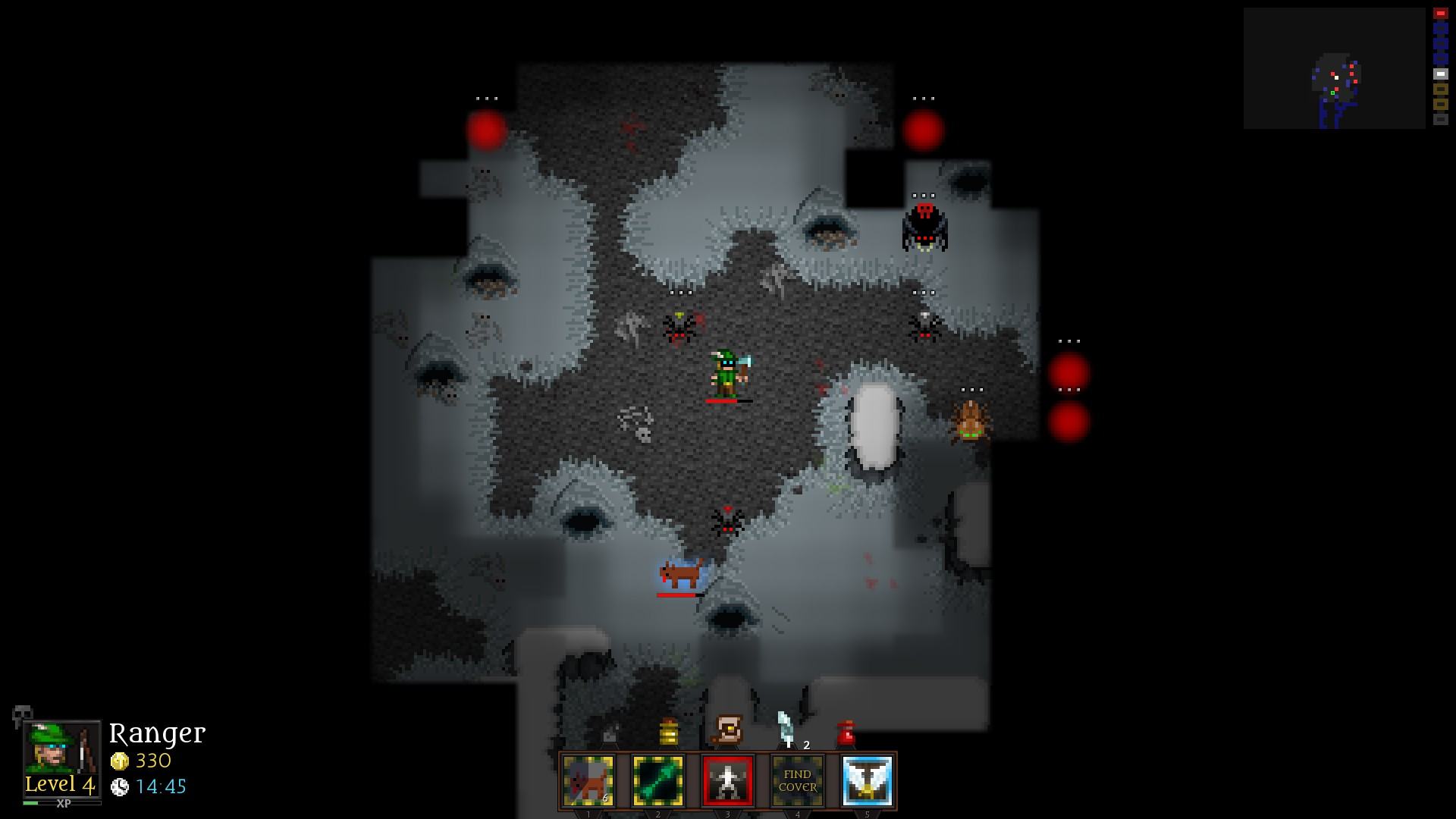Activate the dog companion ability
This screenshot has height=819, width=1456.
[x=588, y=780]
